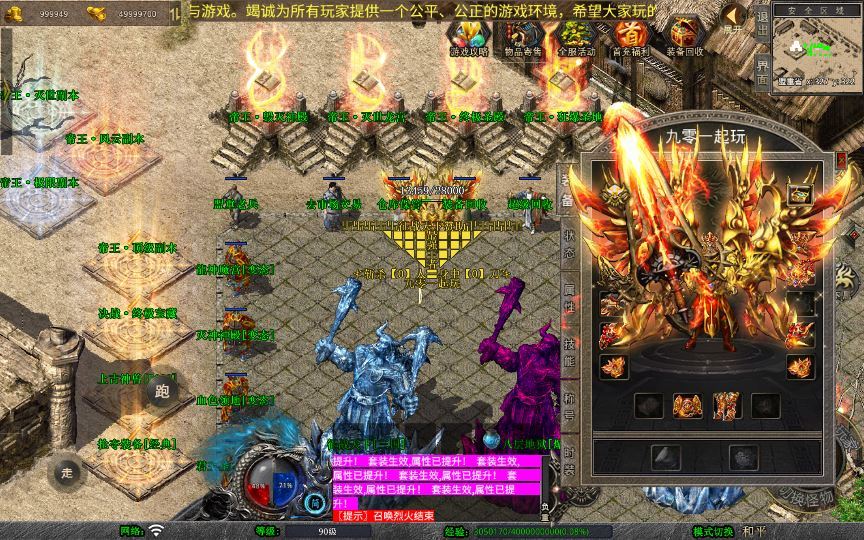Click the 界面 interface button

(762, 73)
